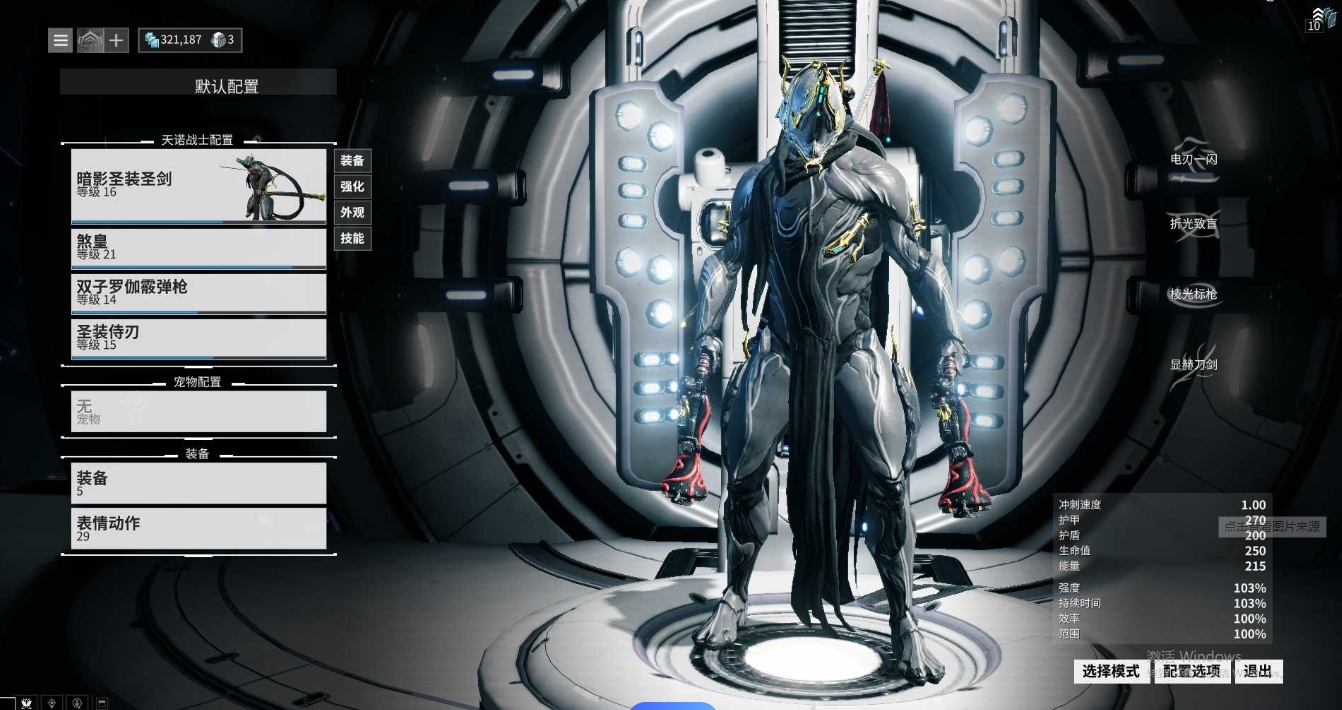Click the plus button beside the Warframe emblem

point(117,40)
